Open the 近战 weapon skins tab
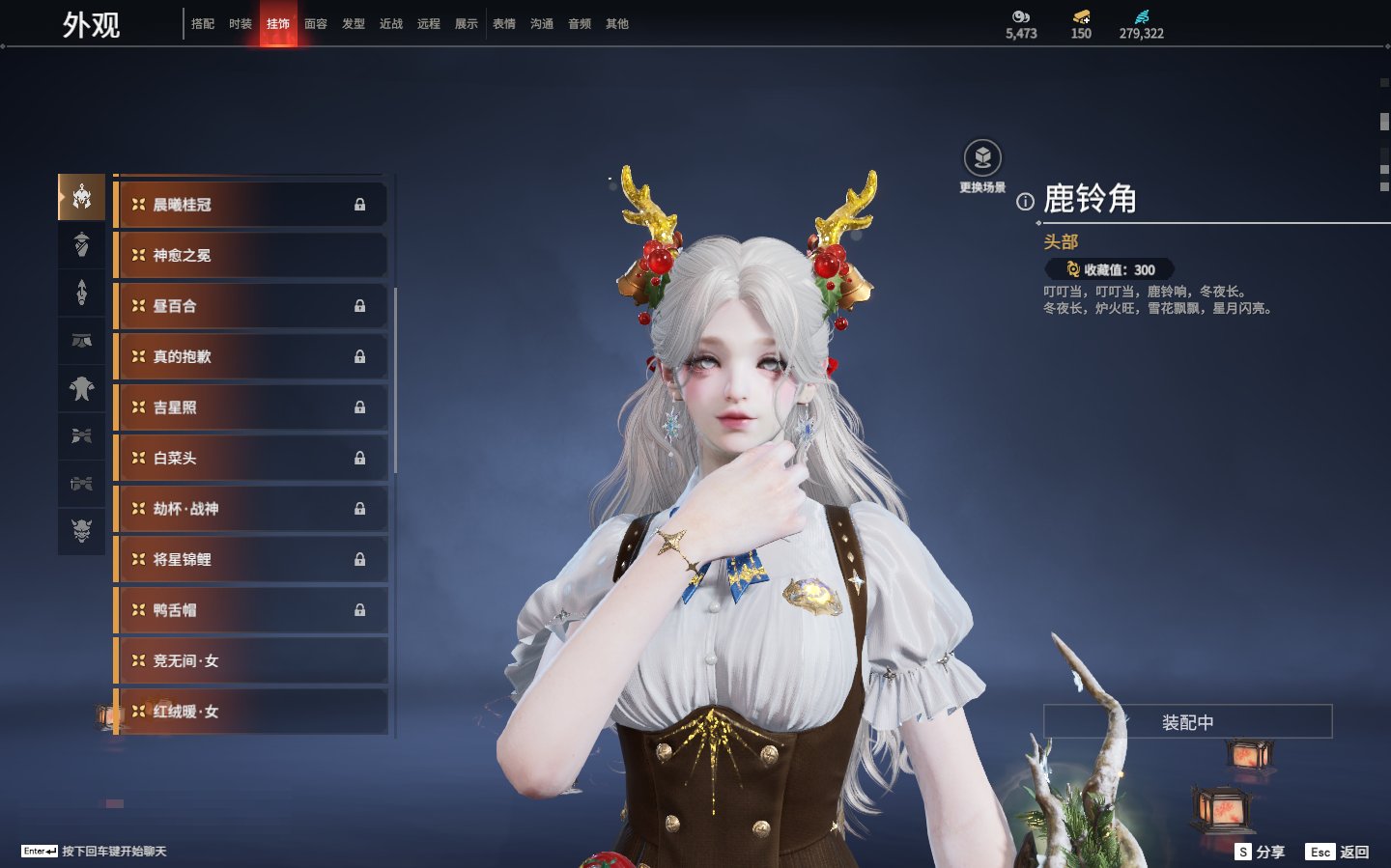This screenshot has height=868, width=1391. (x=391, y=24)
